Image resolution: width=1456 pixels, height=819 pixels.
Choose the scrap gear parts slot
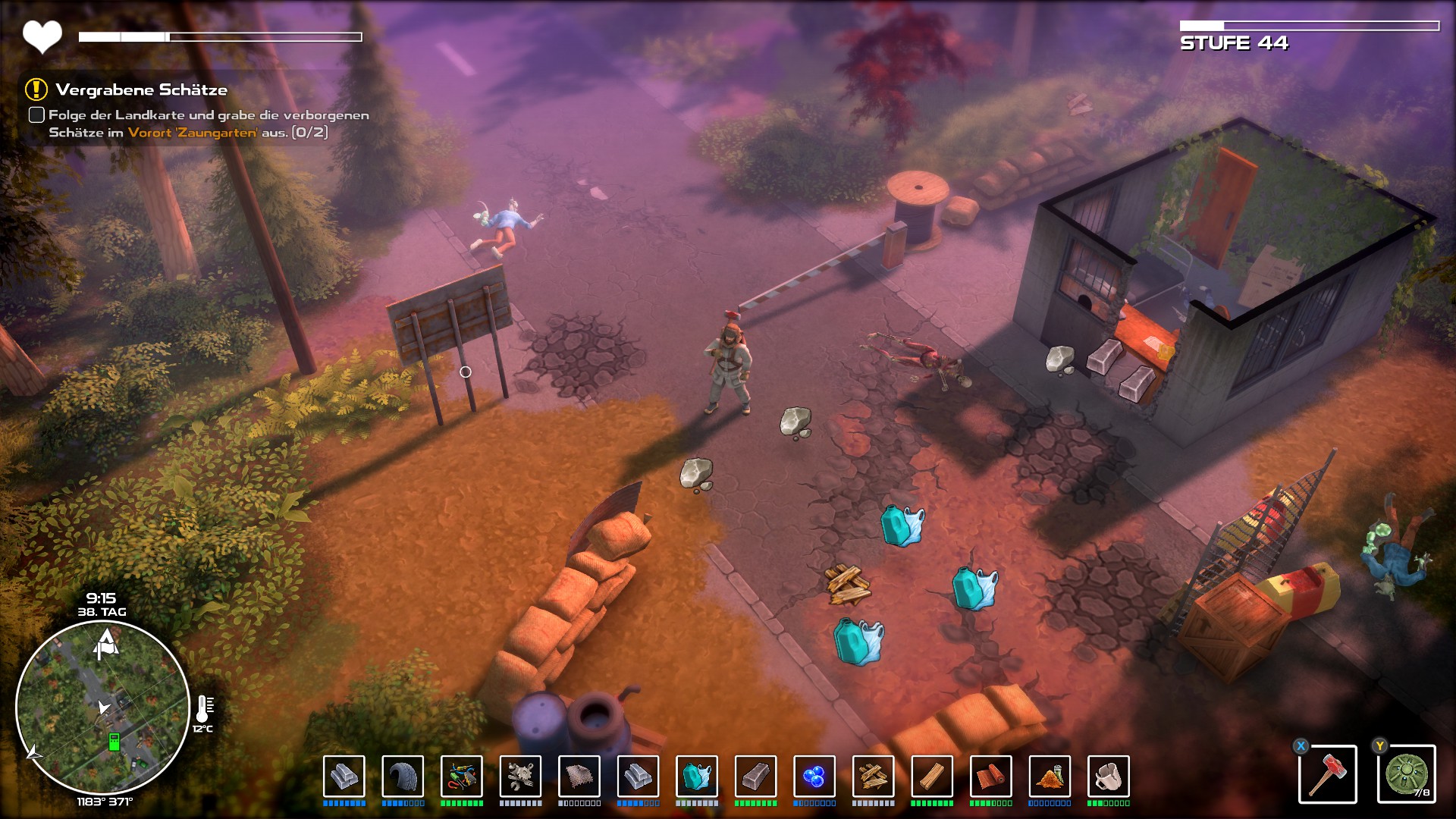click(520, 777)
